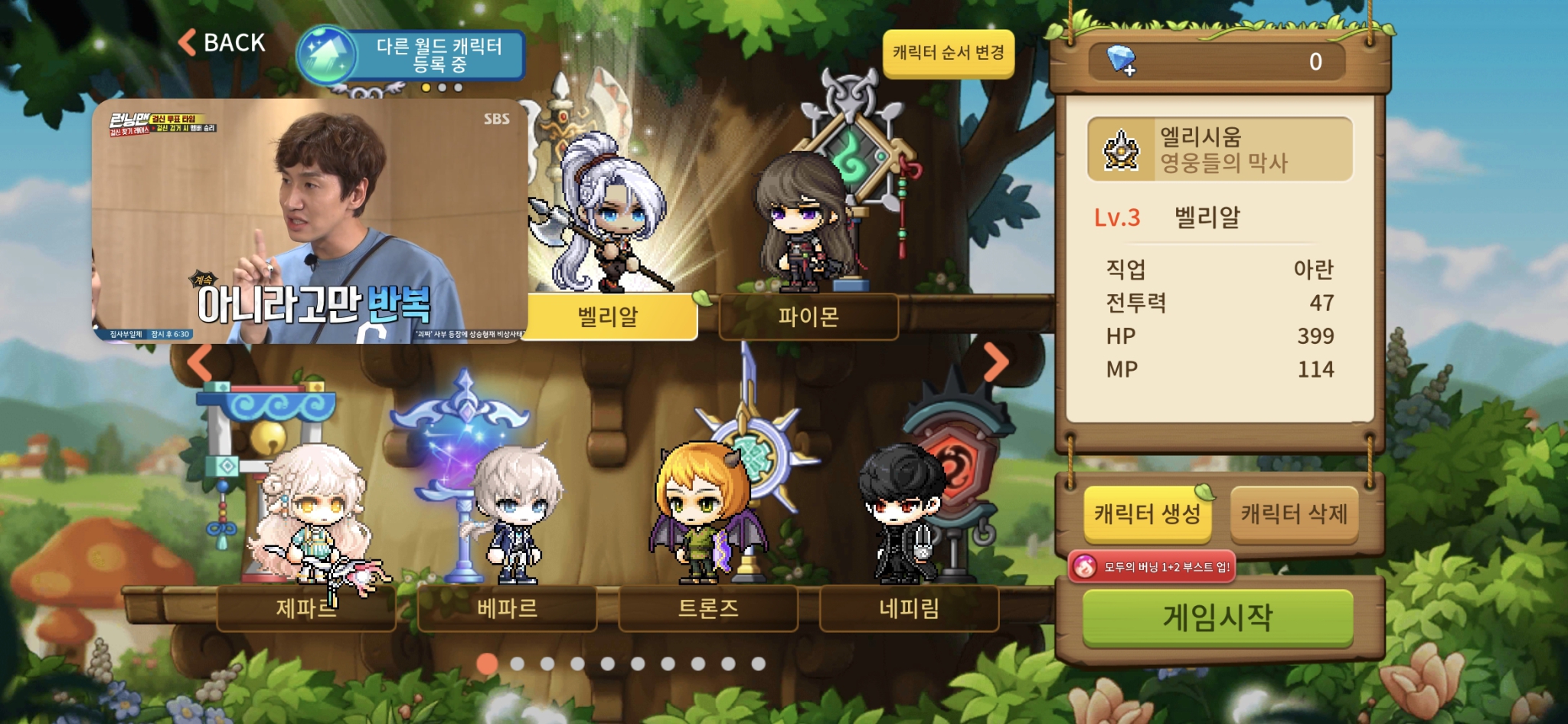Viewport: 1568px width, 724px height.
Task: Click the 캐릭터 순서 변경 button
Action: tap(949, 54)
